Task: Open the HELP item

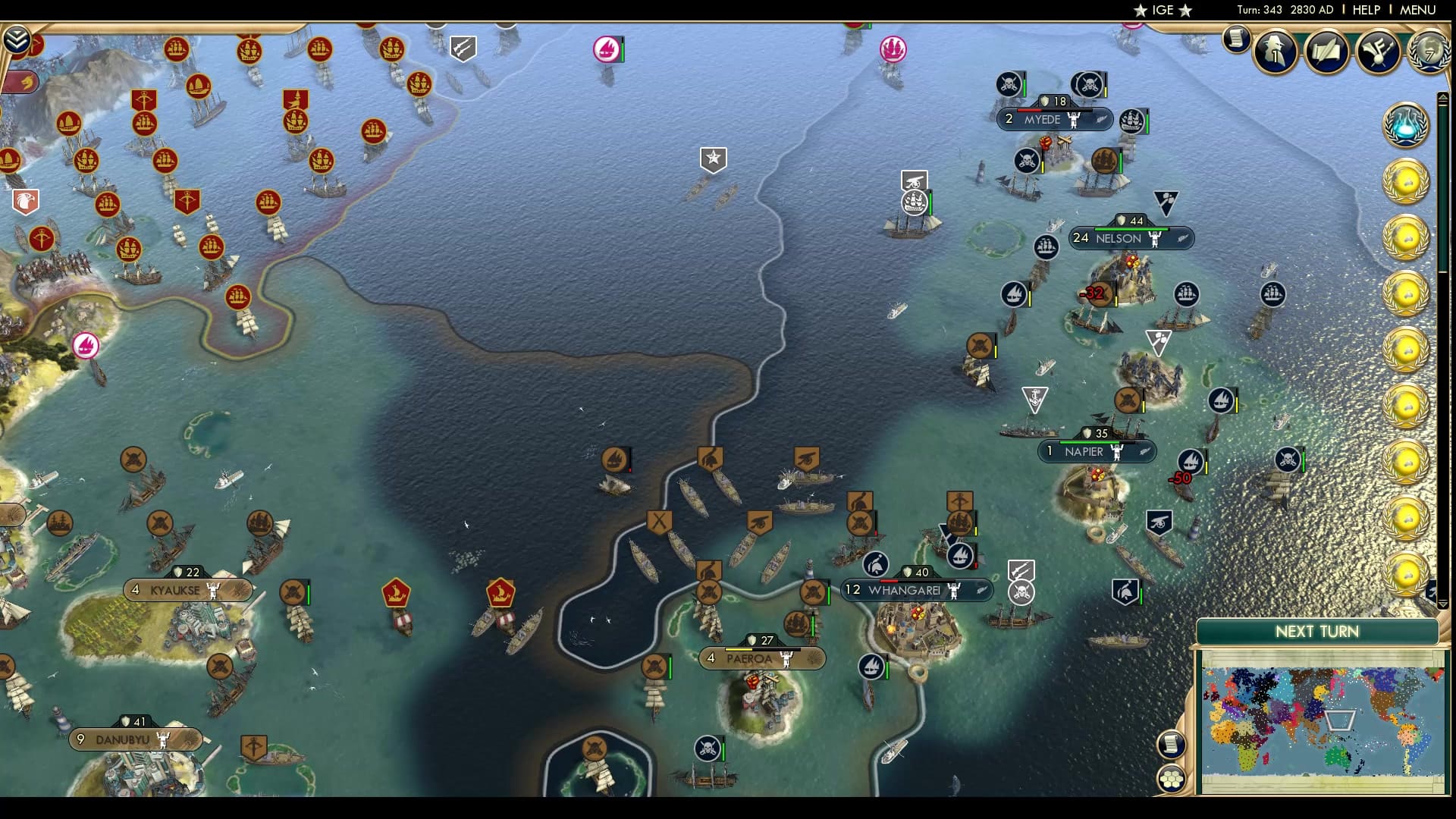Action: click(x=1365, y=10)
